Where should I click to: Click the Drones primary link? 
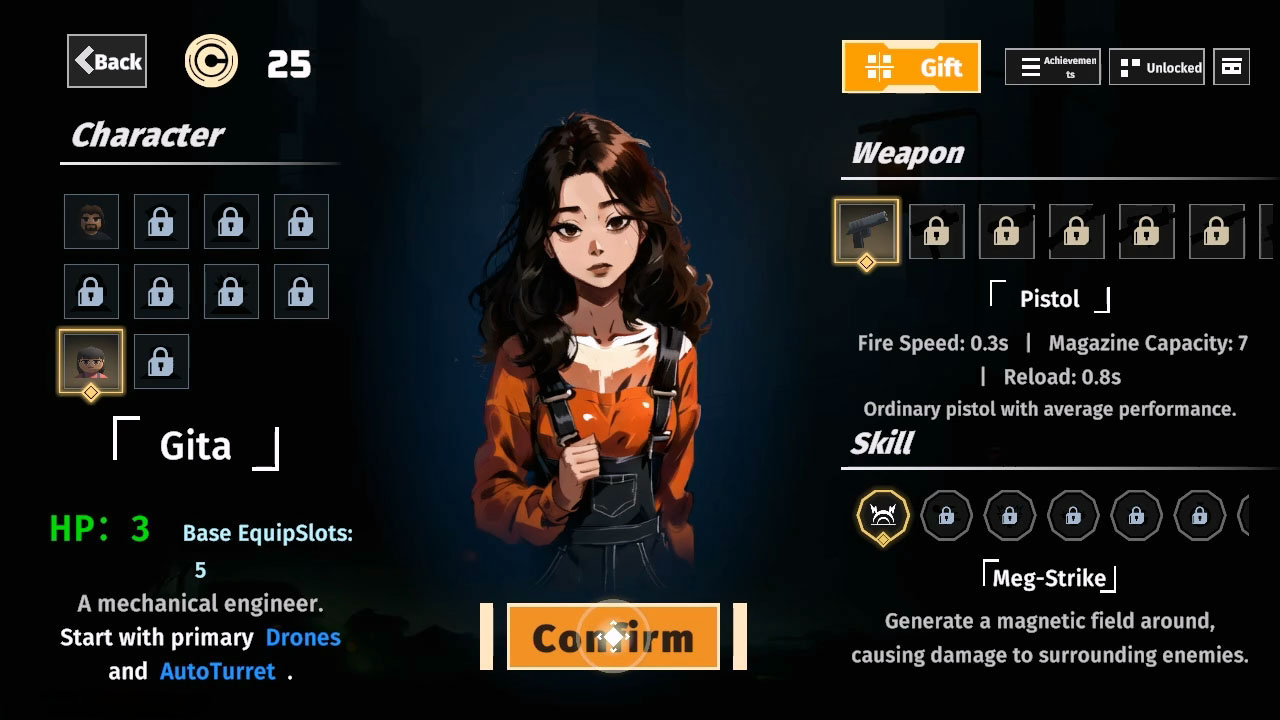304,637
